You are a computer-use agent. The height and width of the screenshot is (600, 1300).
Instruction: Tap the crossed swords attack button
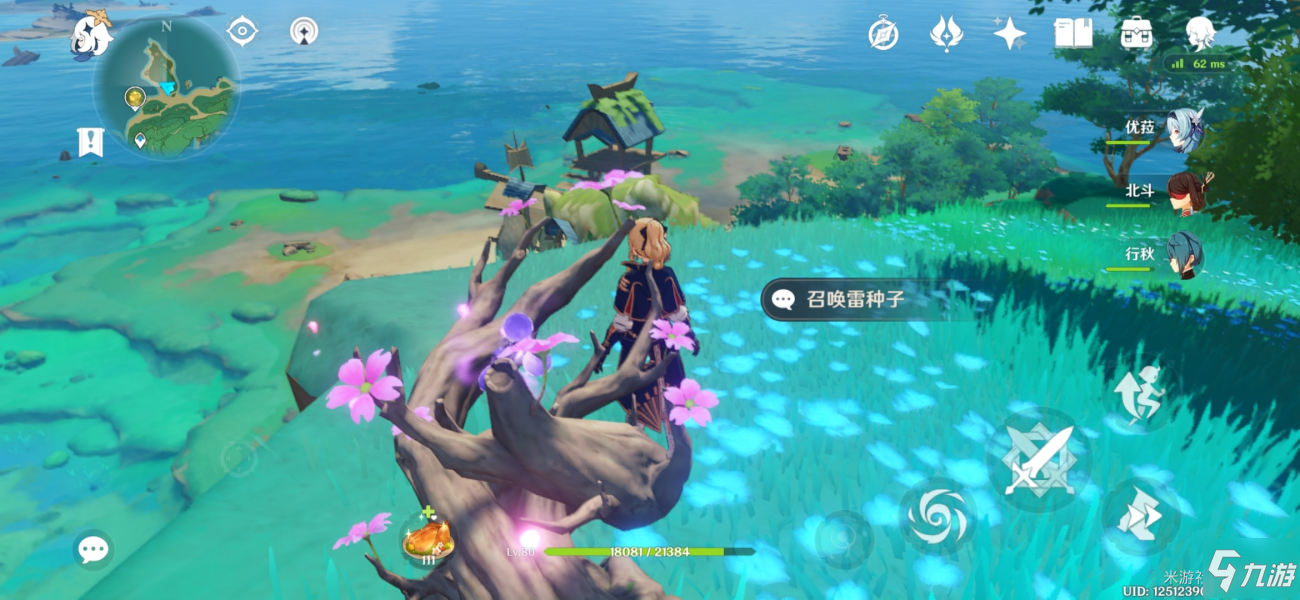pos(1037,460)
